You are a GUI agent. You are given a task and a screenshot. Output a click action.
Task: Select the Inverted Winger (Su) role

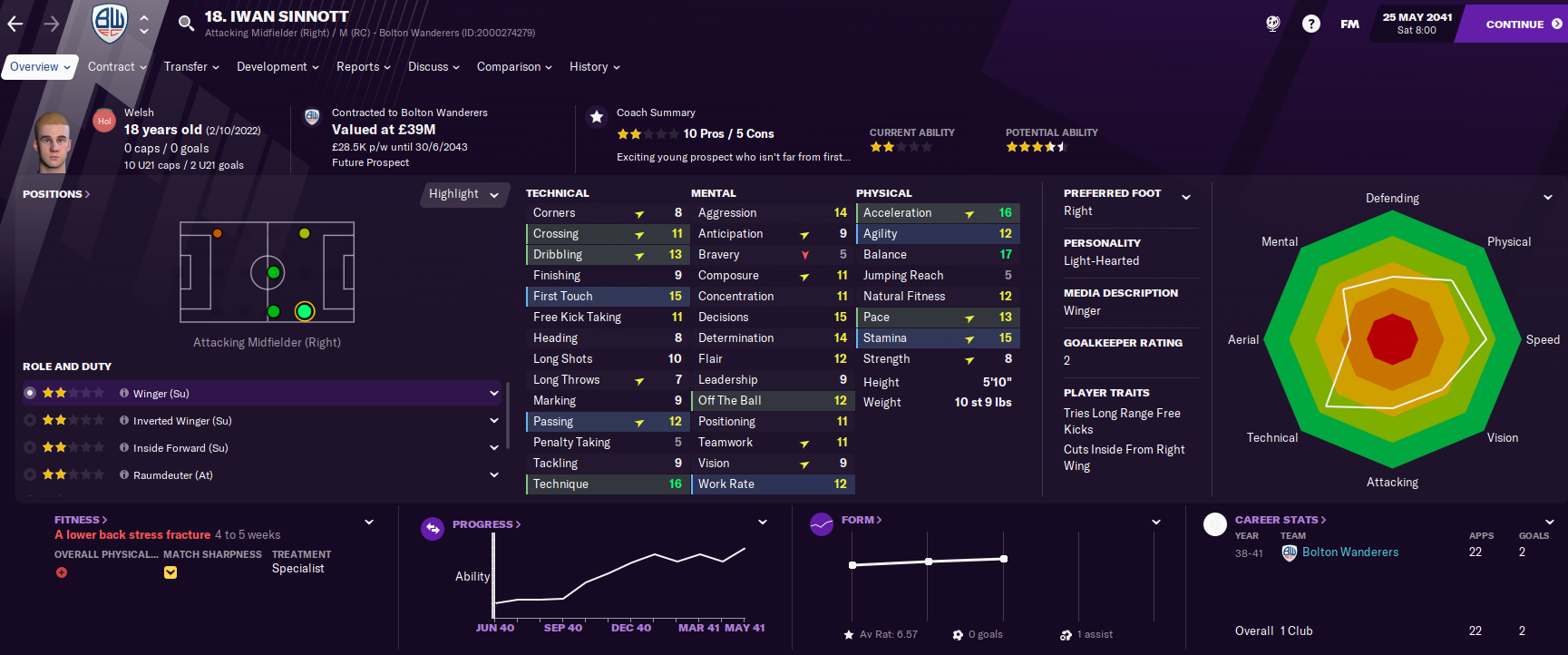coord(182,421)
